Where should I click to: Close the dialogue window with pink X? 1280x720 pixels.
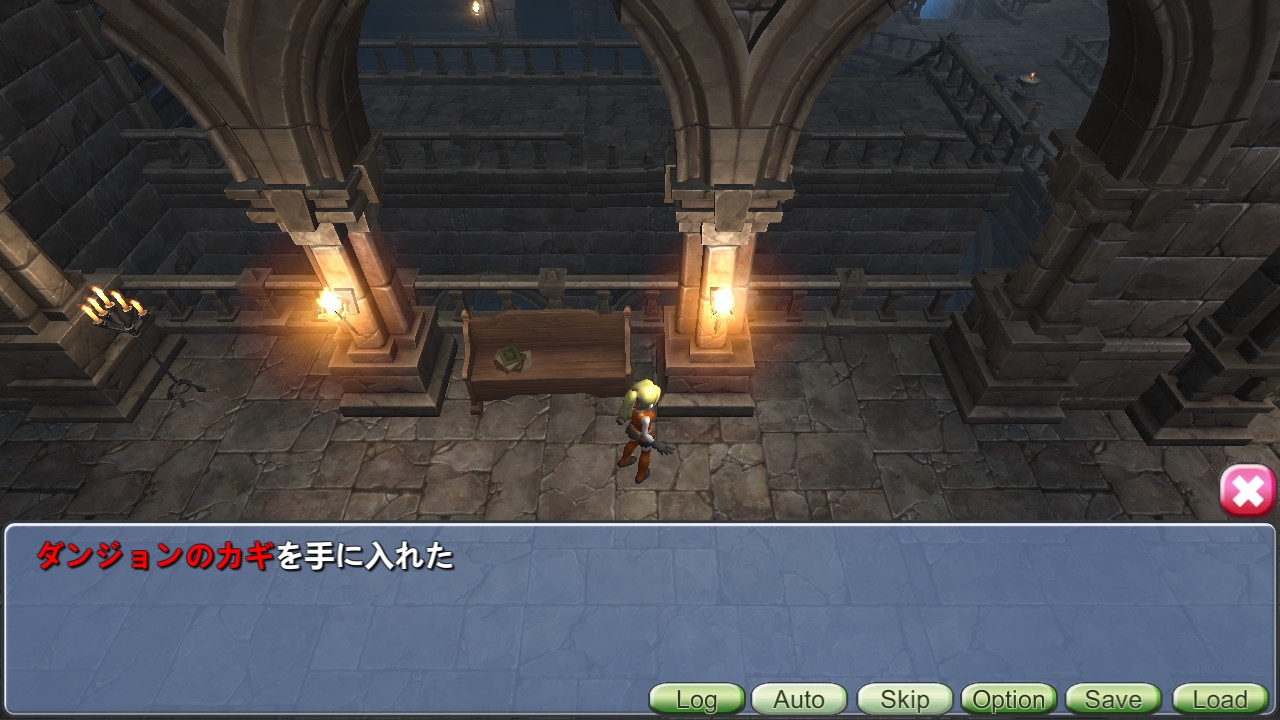click(1247, 491)
